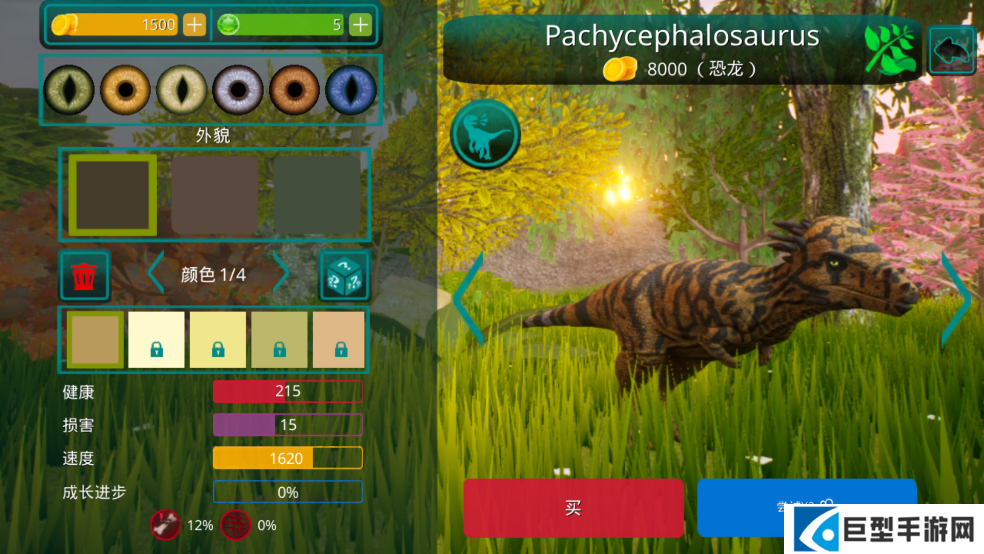984x554 pixels.
Task: Delete color with red trash bin button
Action: click(85, 275)
